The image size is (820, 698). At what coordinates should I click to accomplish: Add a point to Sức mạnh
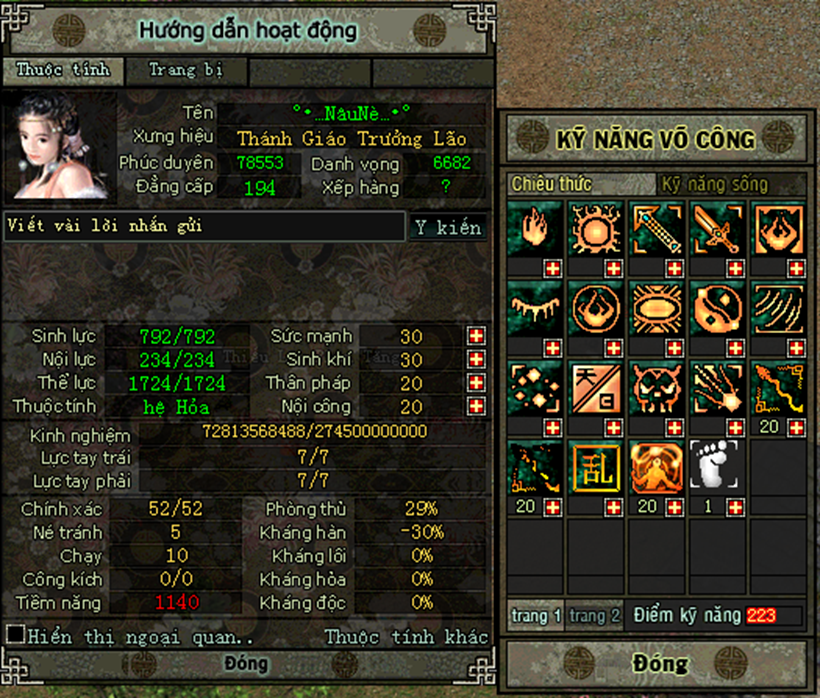(x=476, y=336)
